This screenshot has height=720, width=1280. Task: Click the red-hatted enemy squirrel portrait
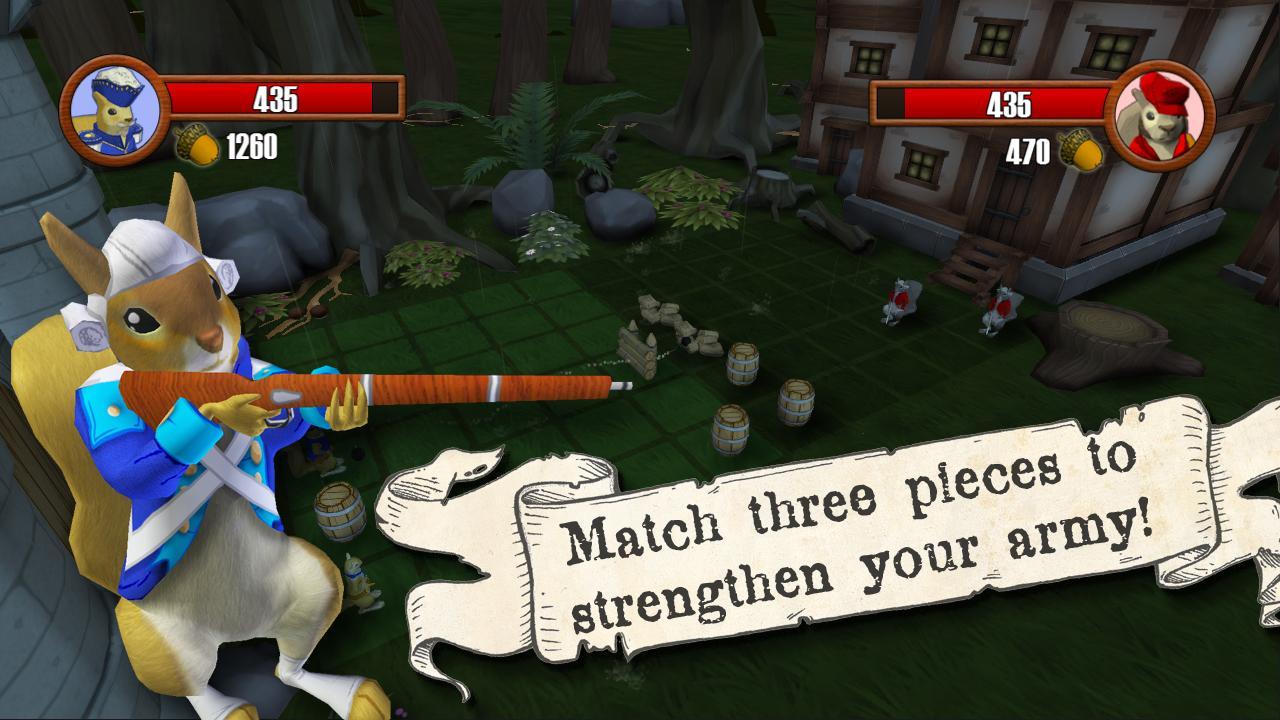pyautogui.click(x=1163, y=112)
